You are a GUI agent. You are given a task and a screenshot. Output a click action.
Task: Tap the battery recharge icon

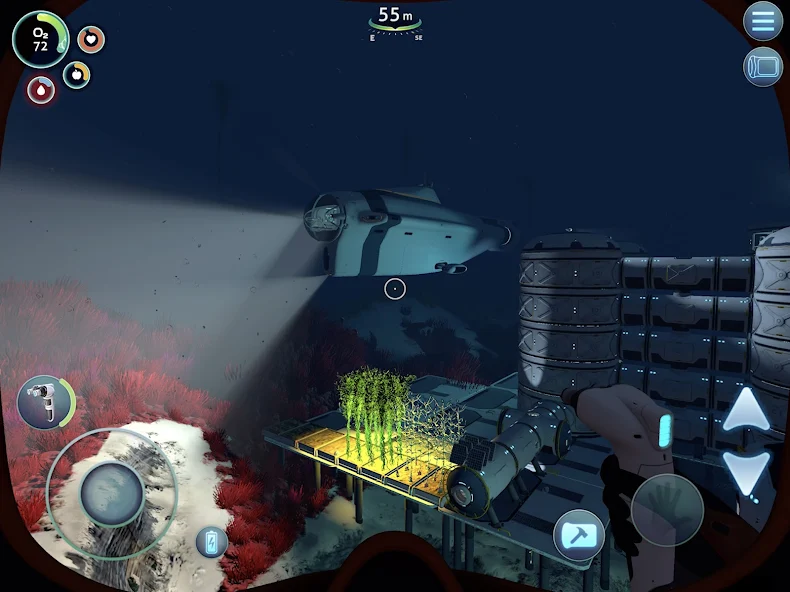(x=211, y=542)
